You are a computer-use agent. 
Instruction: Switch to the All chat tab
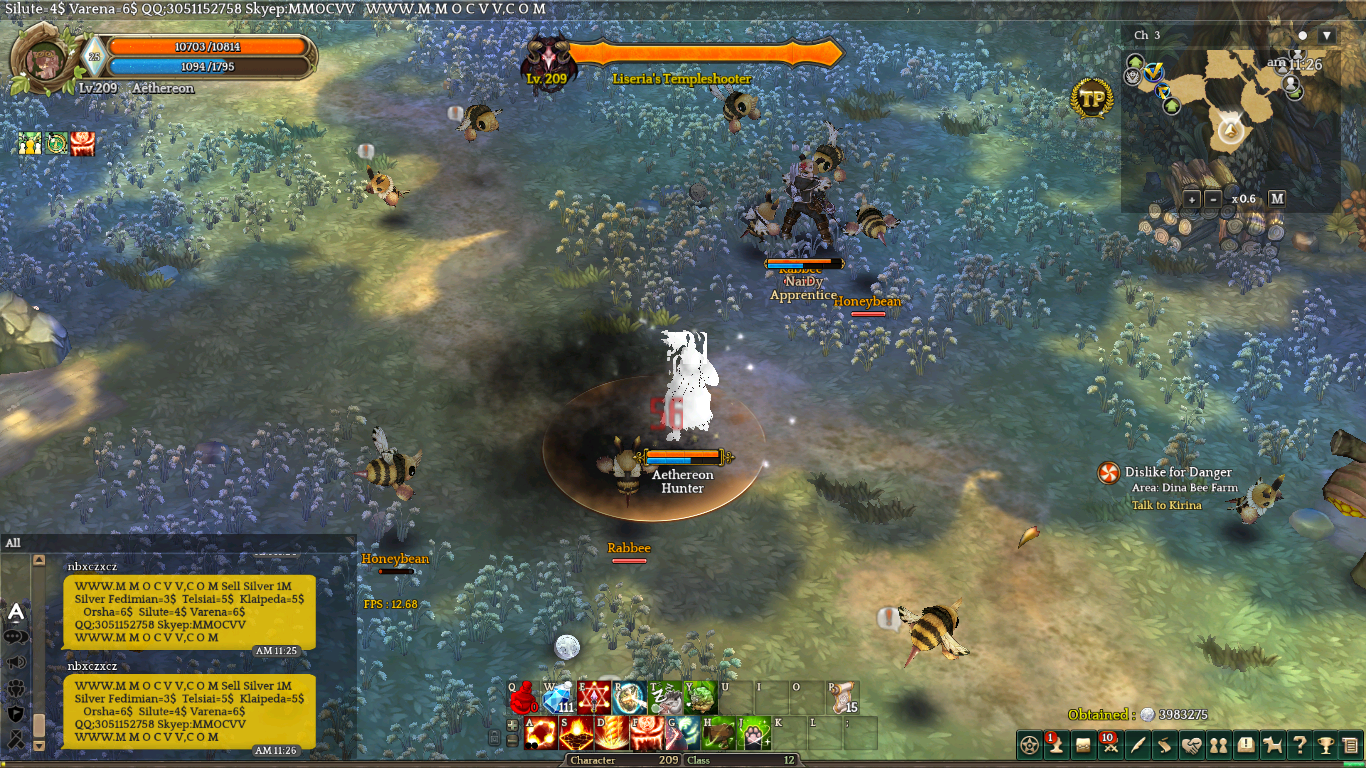click(13, 543)
